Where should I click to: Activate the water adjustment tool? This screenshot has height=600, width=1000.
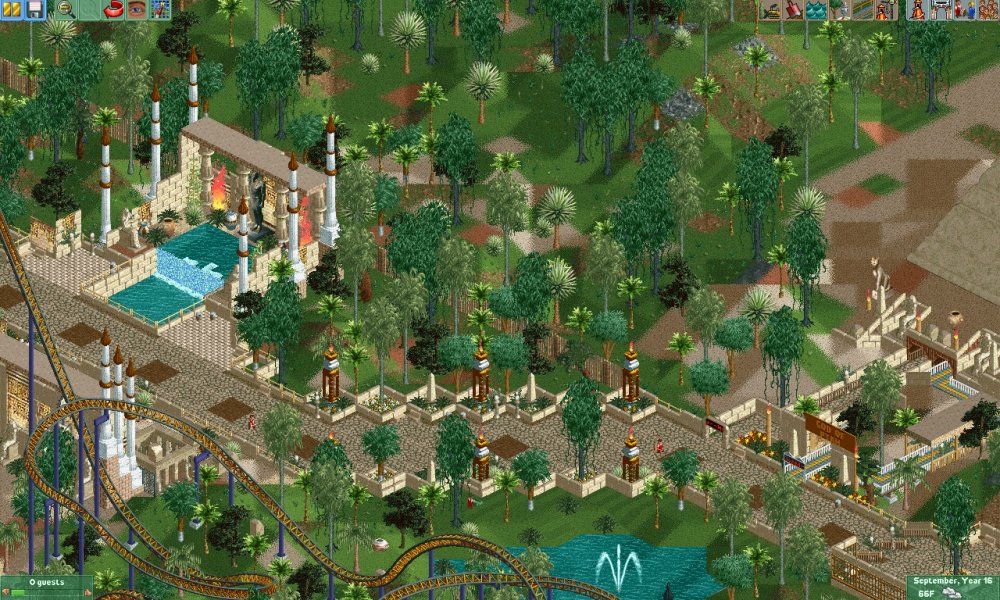point(816,10)
